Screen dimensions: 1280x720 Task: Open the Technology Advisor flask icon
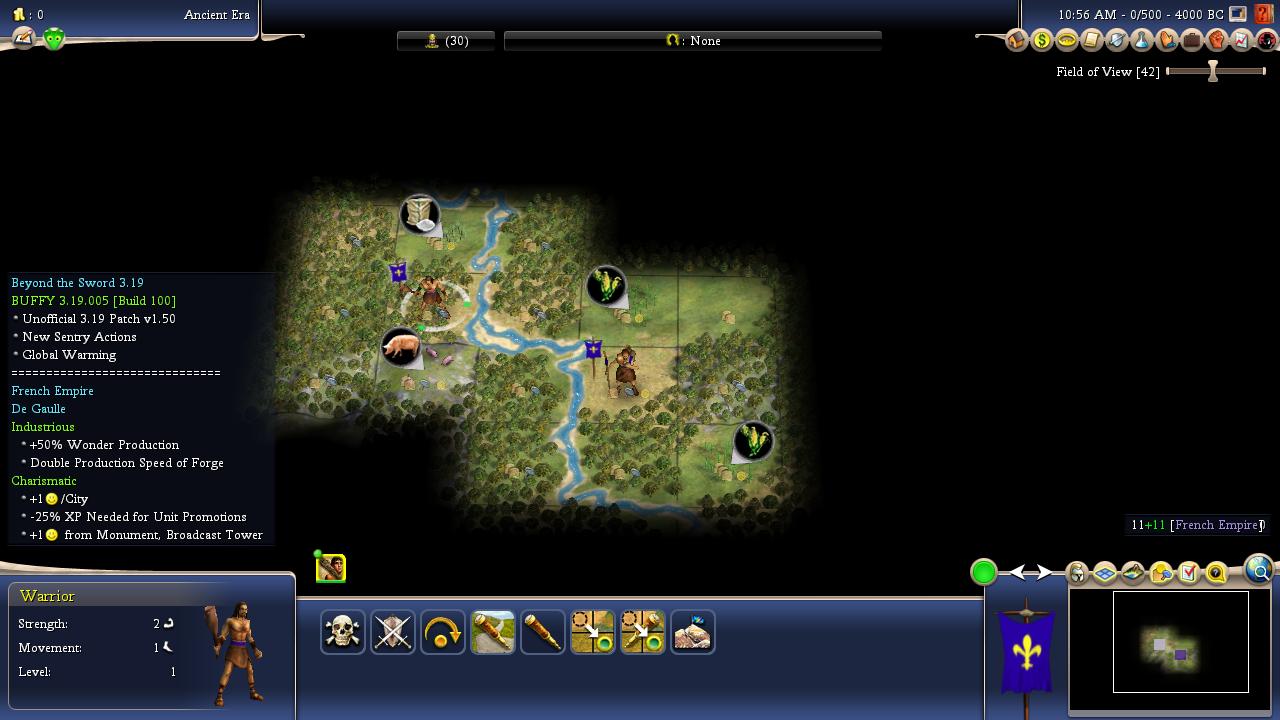1142,41
